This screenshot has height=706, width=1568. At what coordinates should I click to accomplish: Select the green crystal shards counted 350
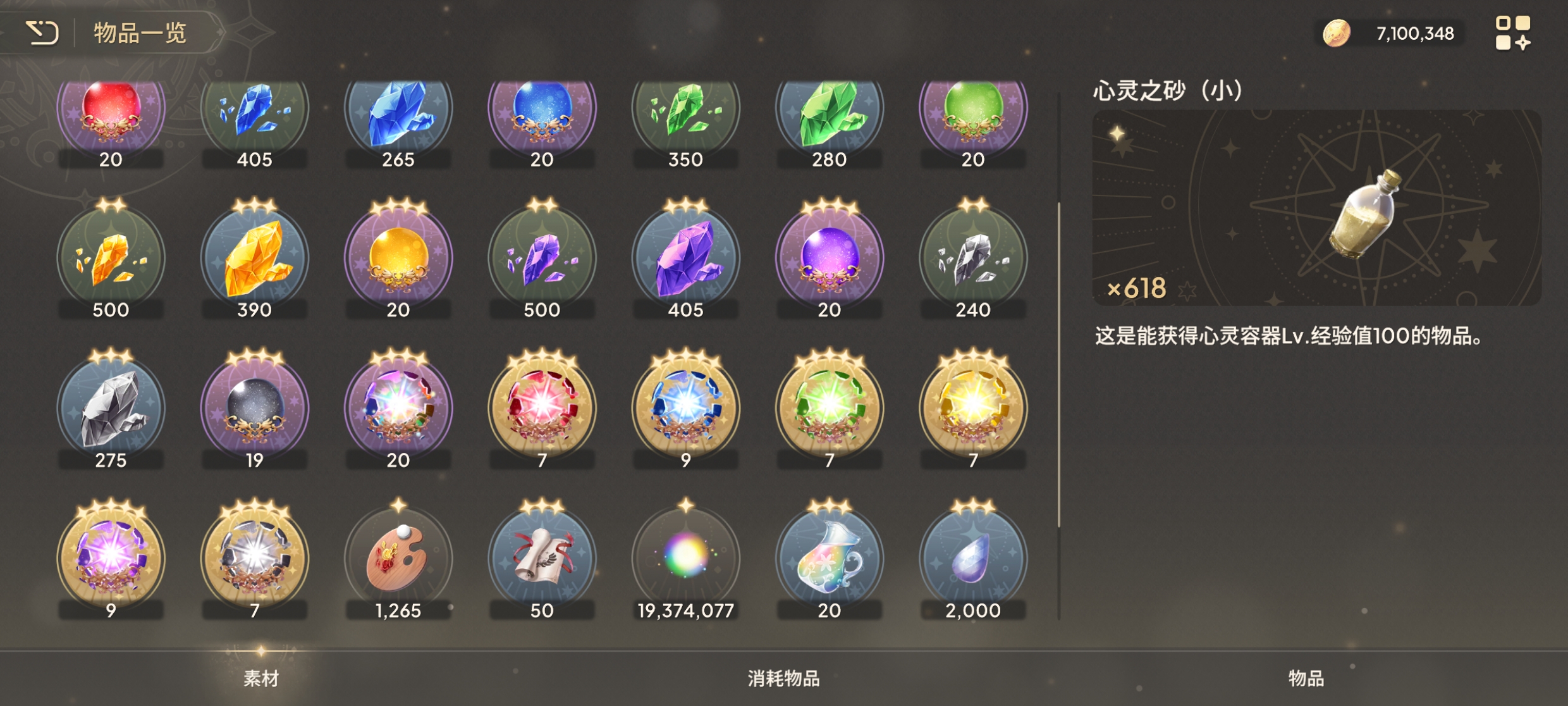pos(687,114)
